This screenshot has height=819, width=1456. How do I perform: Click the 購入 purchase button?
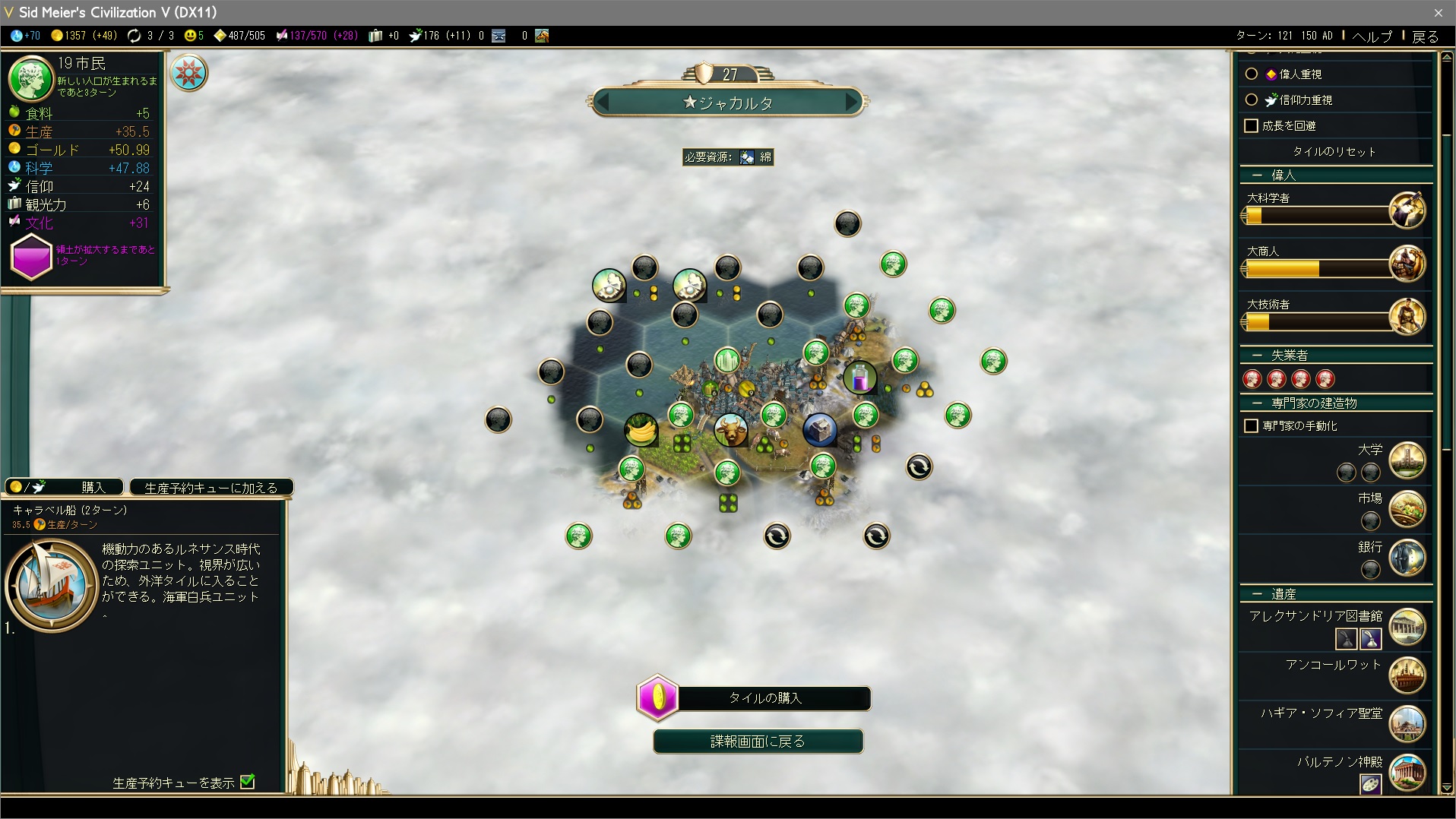tap(65, 487)
